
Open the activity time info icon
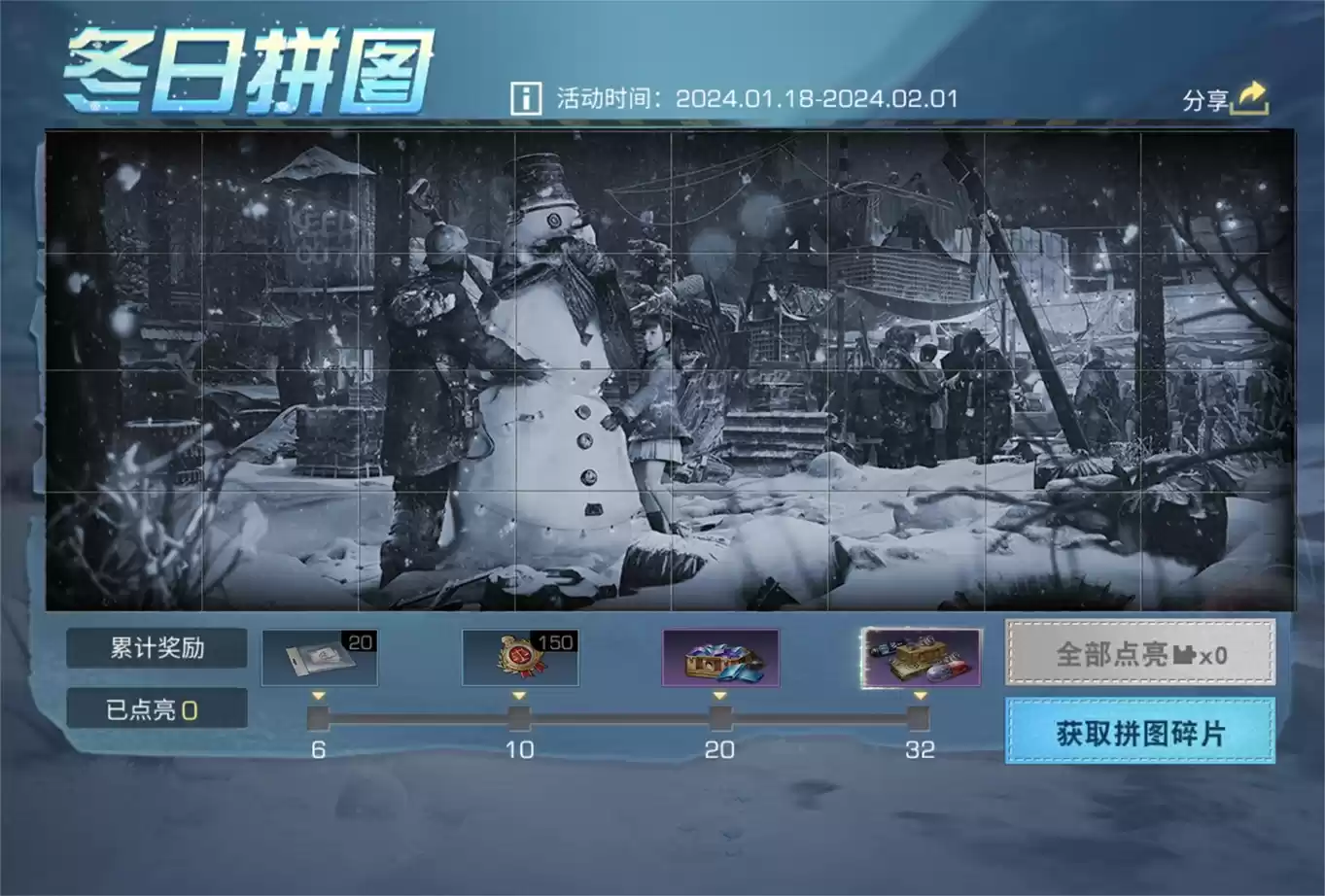pyautogui.click(x=526, y=97)
